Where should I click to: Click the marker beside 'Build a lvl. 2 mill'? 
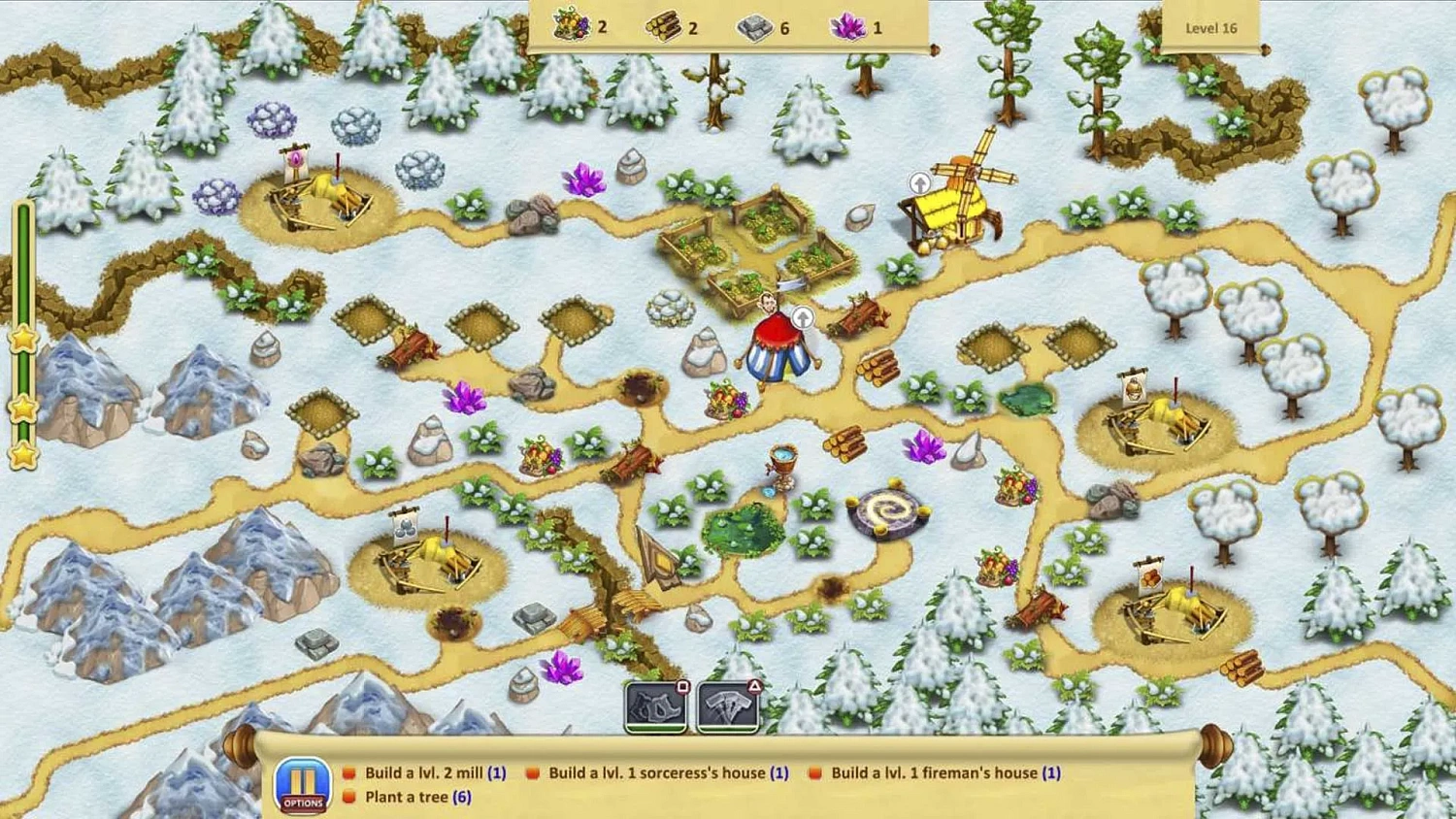click(349, 773)
